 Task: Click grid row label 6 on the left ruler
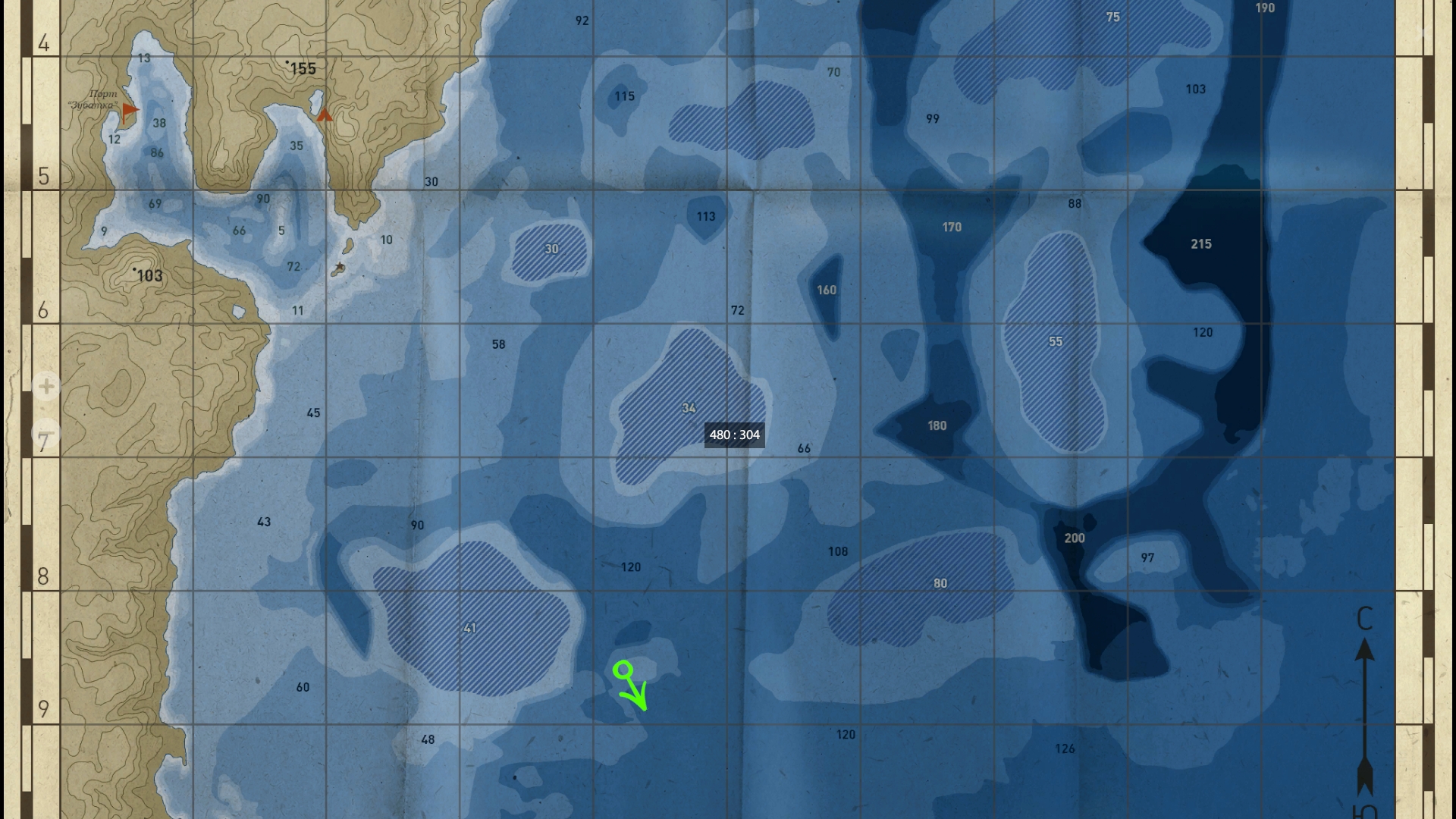pyautogui.click(x=43, y=309)
